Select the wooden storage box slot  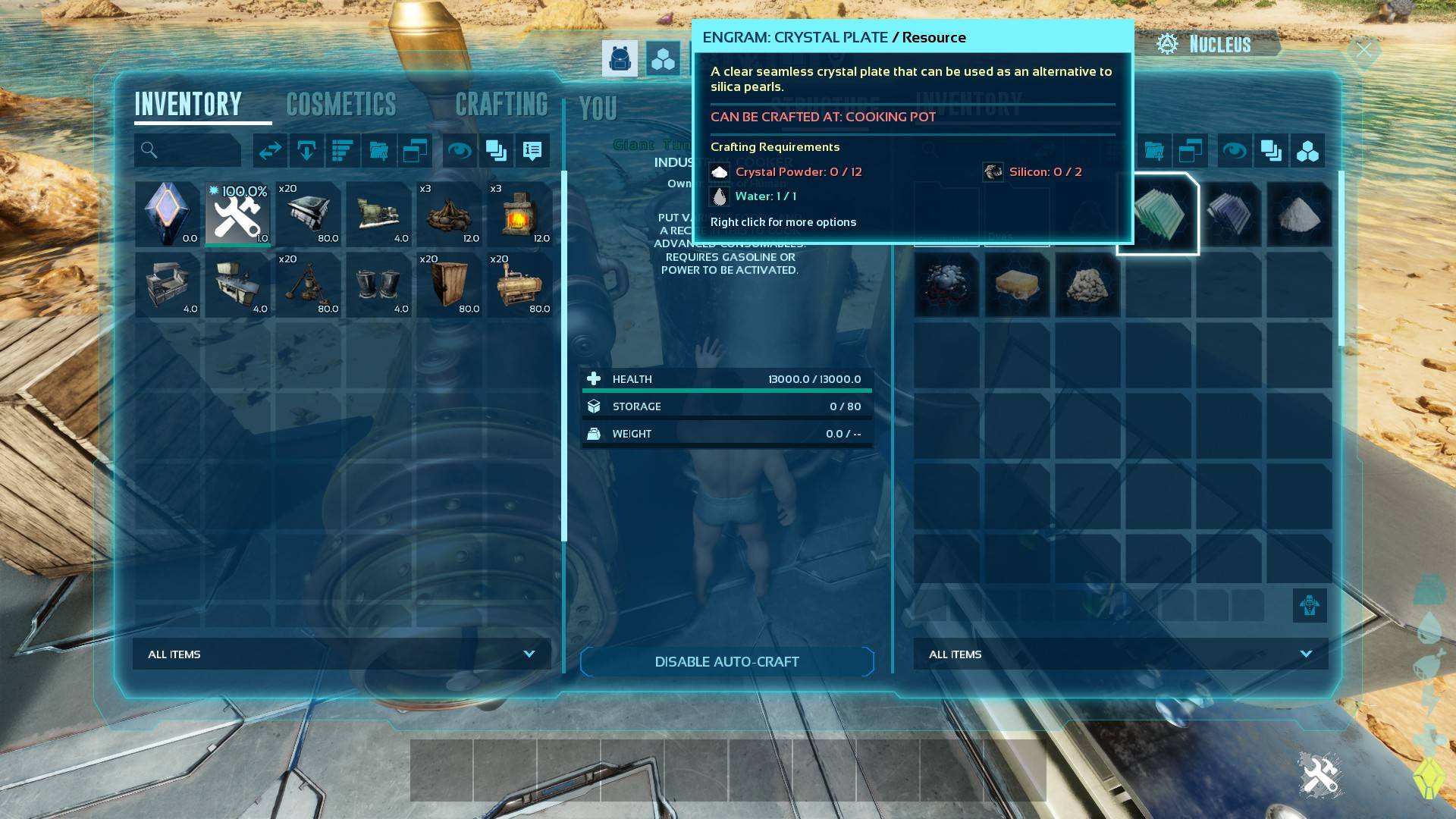coord(449,285)
